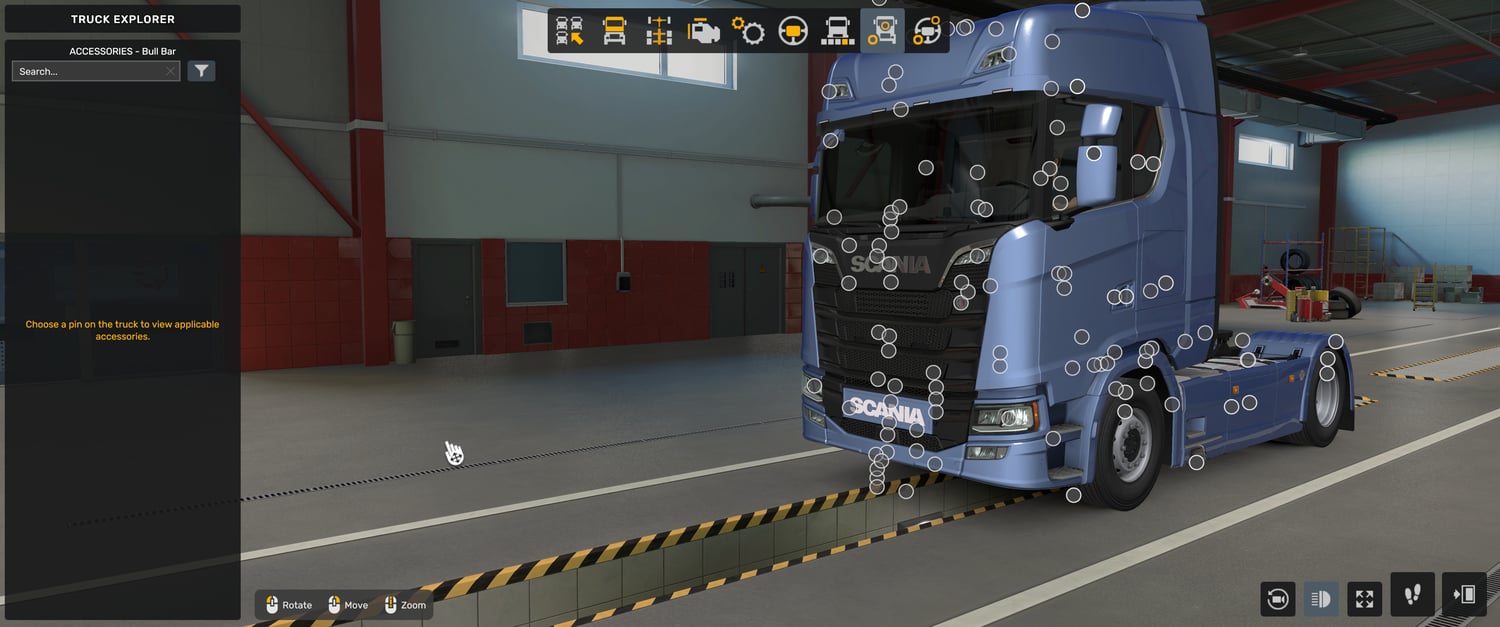Exit the Truck Explorer via door icon

click(x=1464, y=595)
